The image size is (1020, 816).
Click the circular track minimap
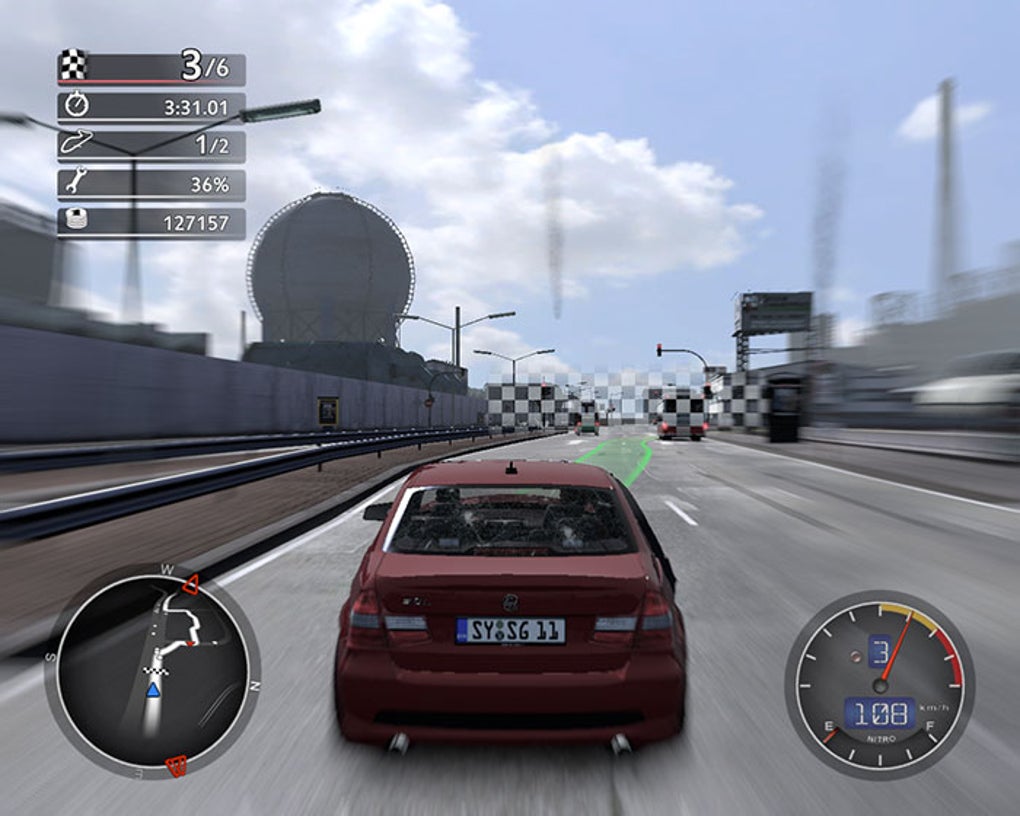click(152, 669)
